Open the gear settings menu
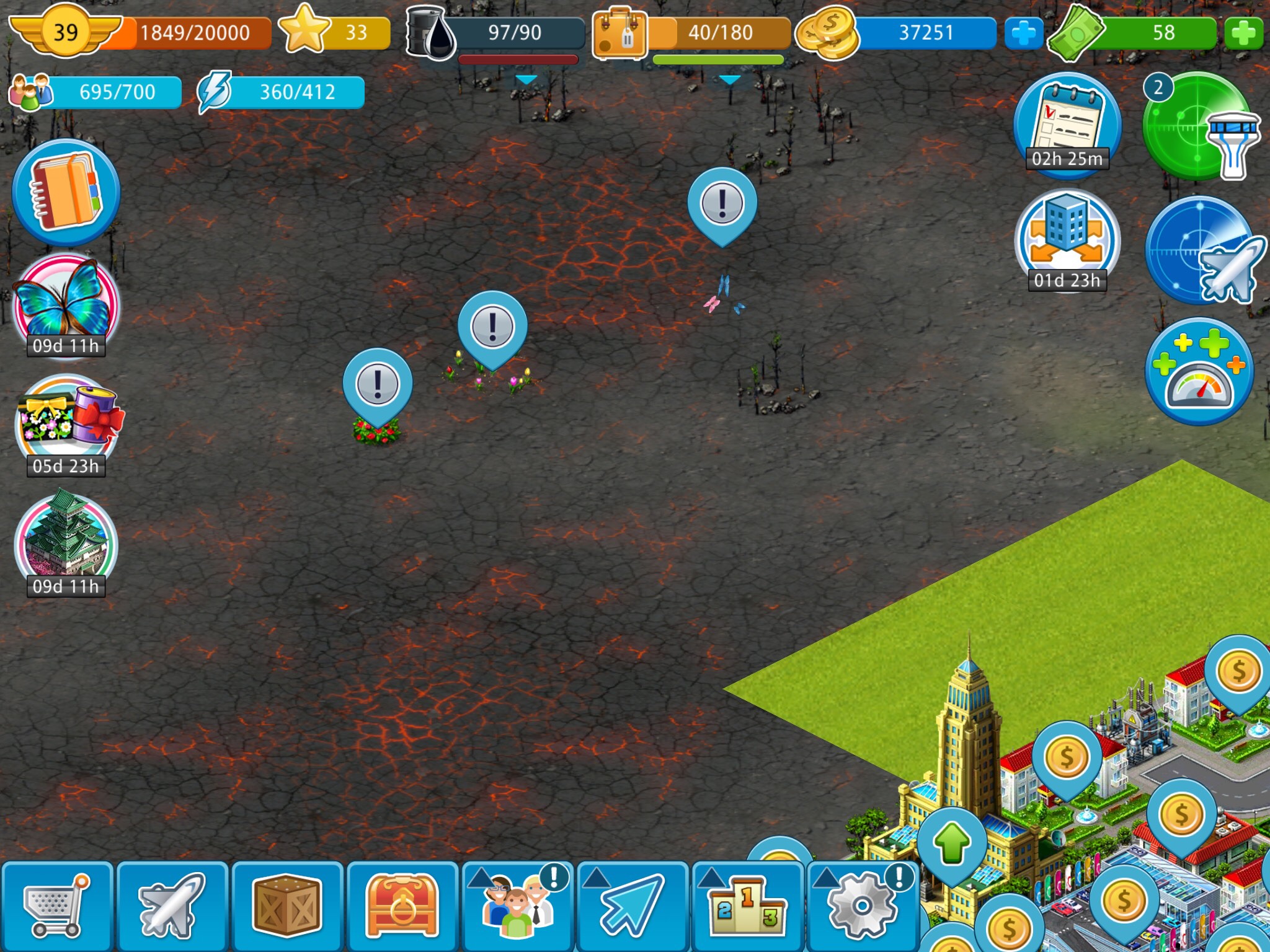The image size is (1270, 952). click(x=863, y=906)
